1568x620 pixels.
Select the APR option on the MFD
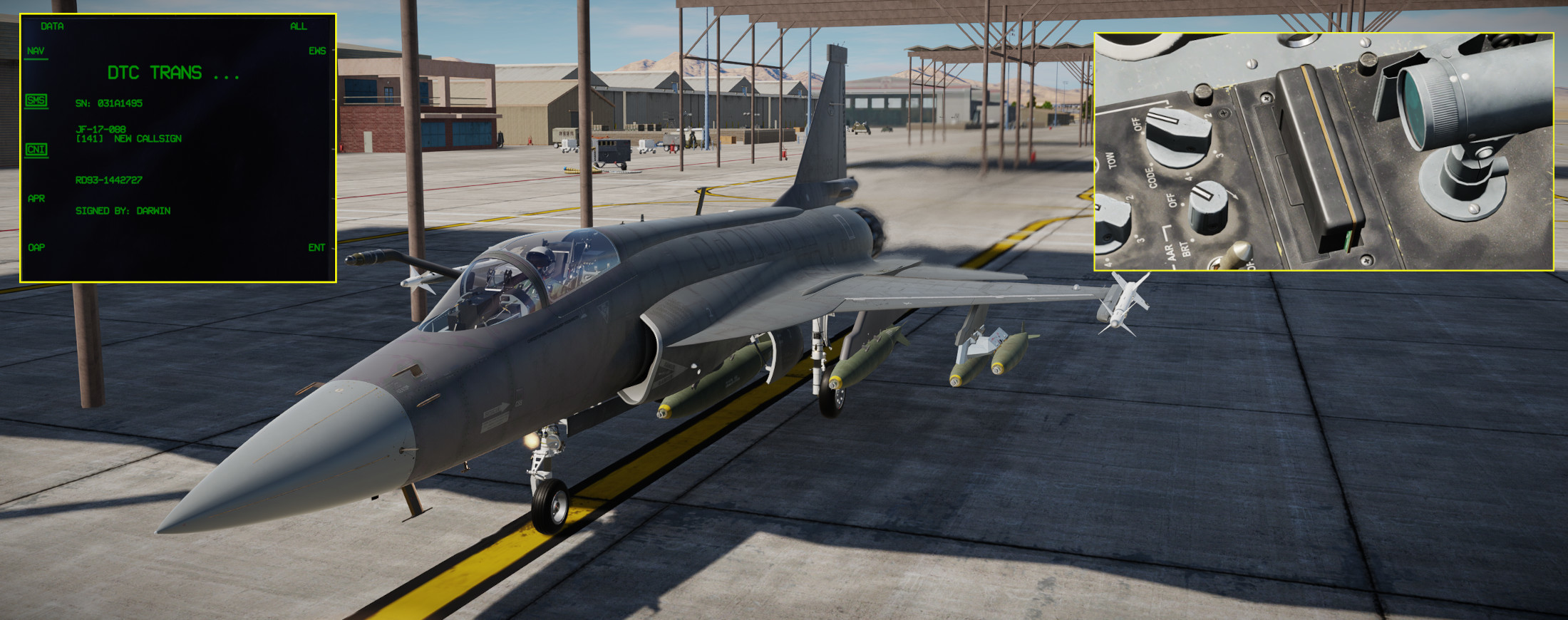tap(36, 199)
